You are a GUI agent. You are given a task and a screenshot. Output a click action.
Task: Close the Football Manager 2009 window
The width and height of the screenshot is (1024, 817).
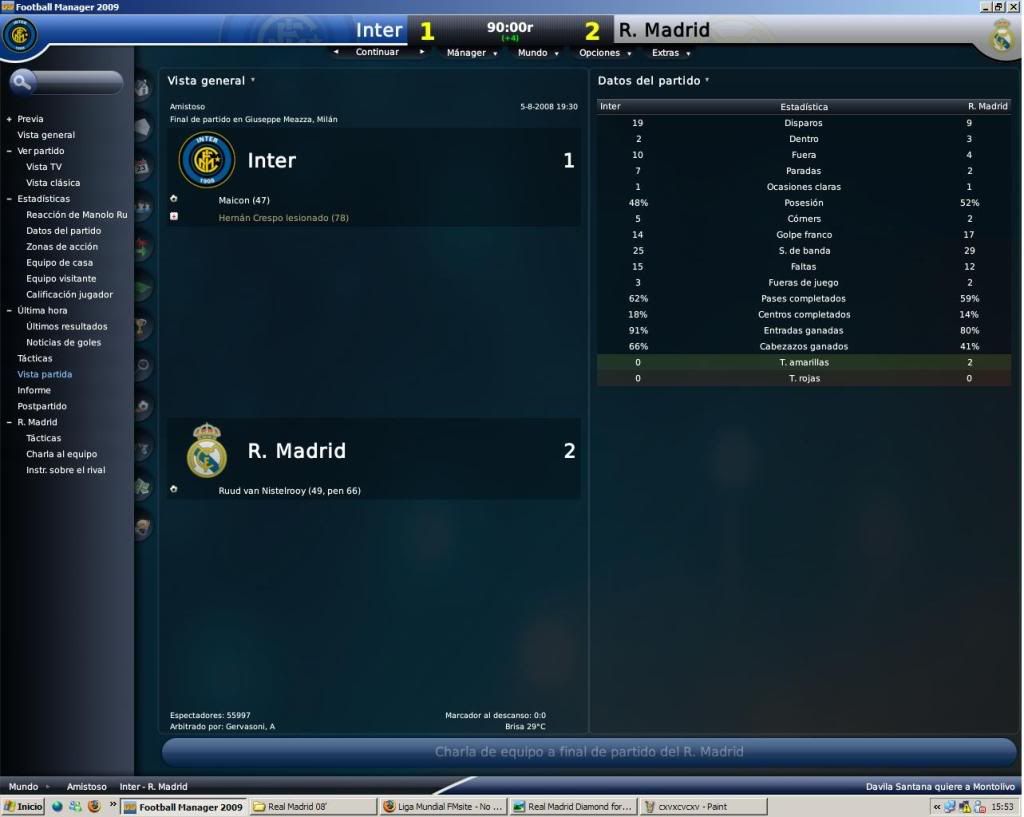coord(1014,6)
